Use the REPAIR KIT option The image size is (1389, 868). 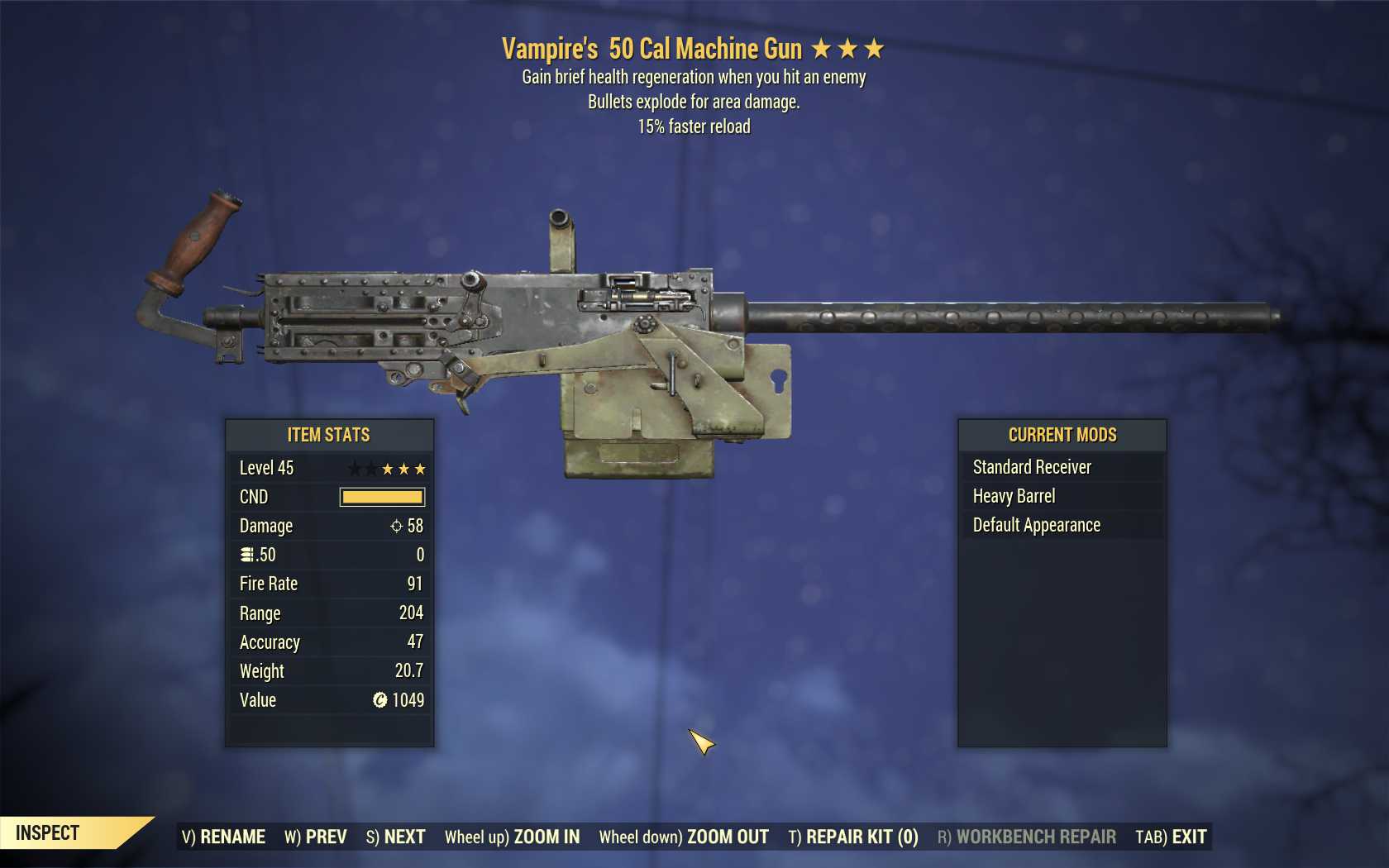point(852,837)
